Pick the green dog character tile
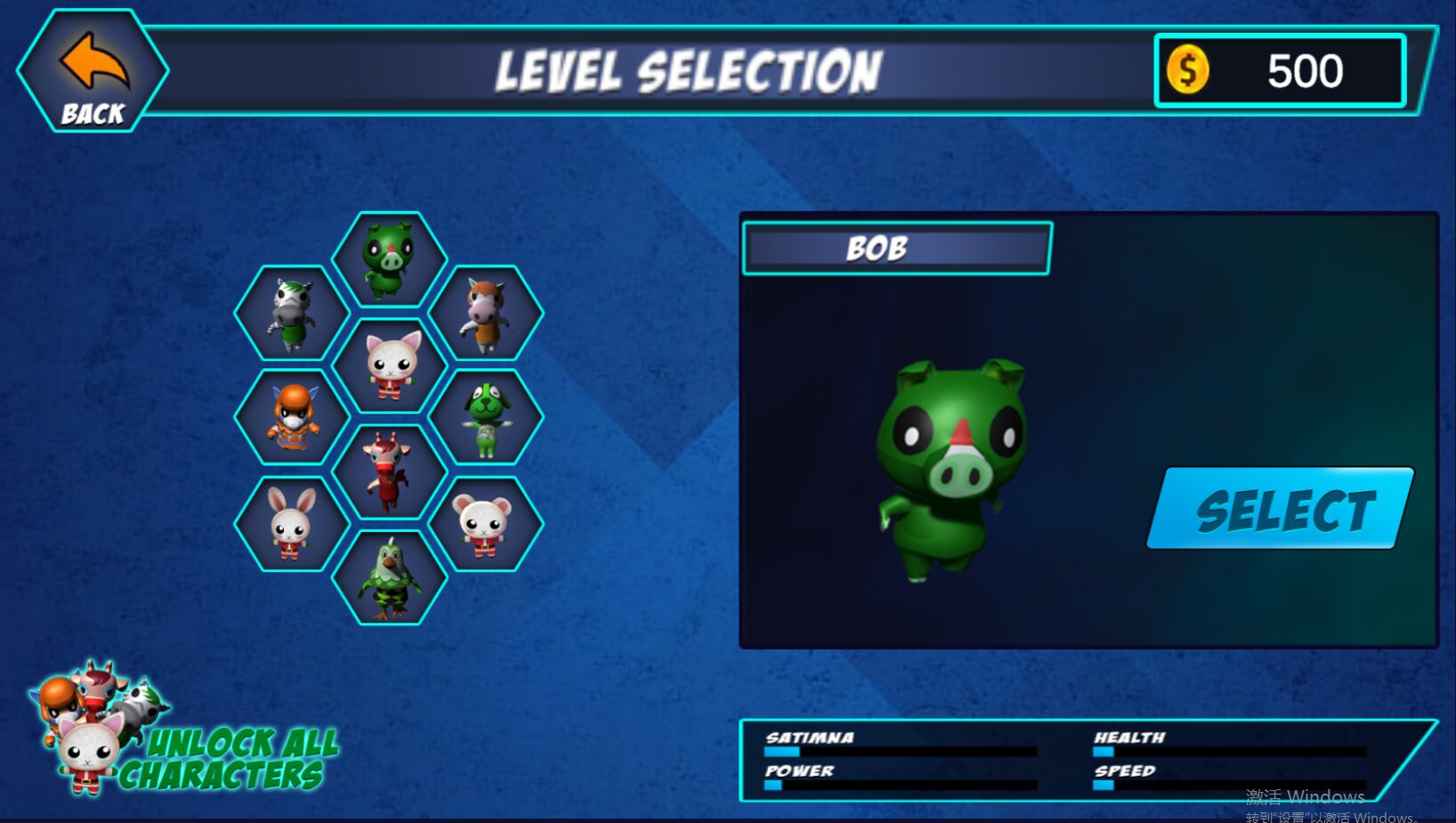 click(x=486, y=417)
